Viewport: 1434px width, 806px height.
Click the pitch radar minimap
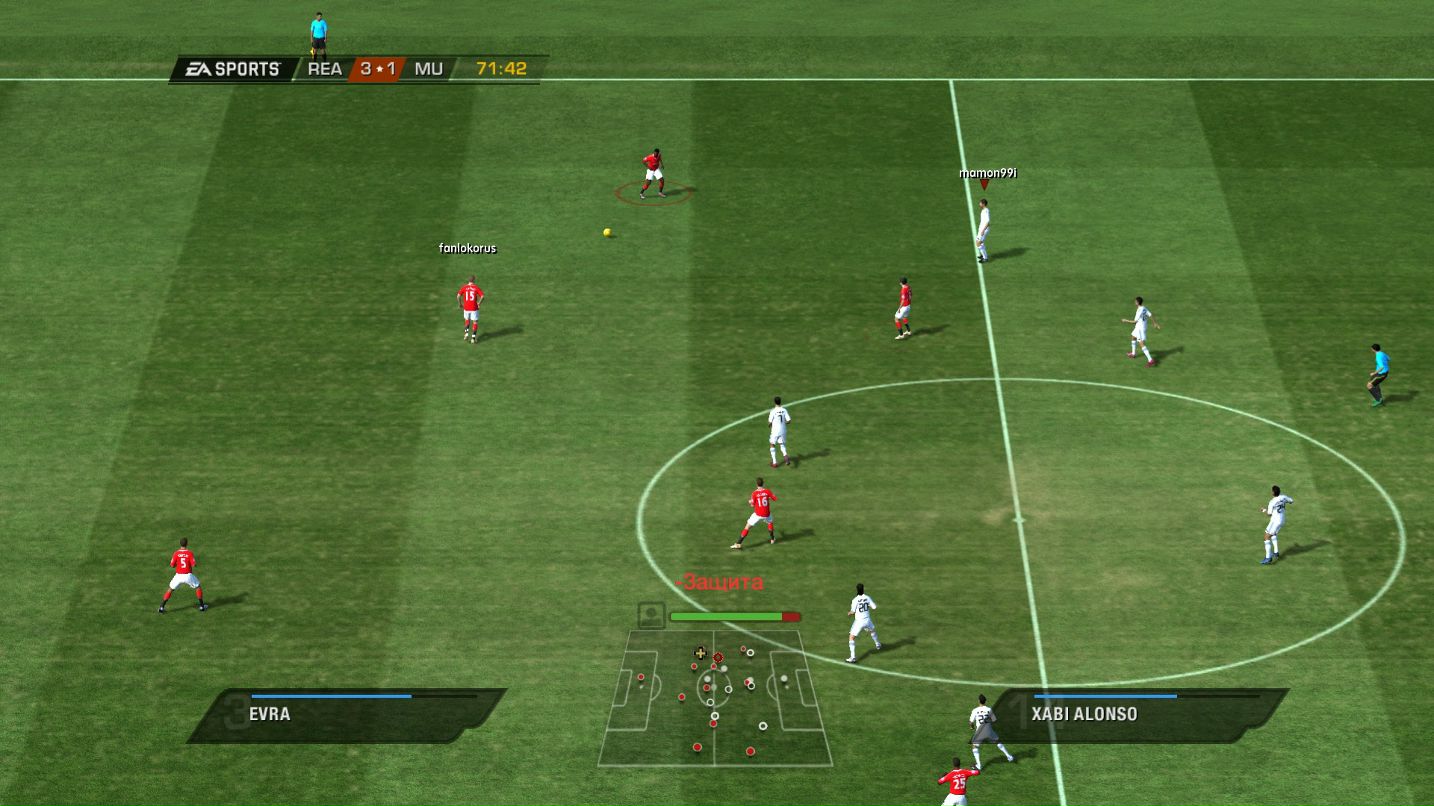pyautogui.click(x=715, y=697)
